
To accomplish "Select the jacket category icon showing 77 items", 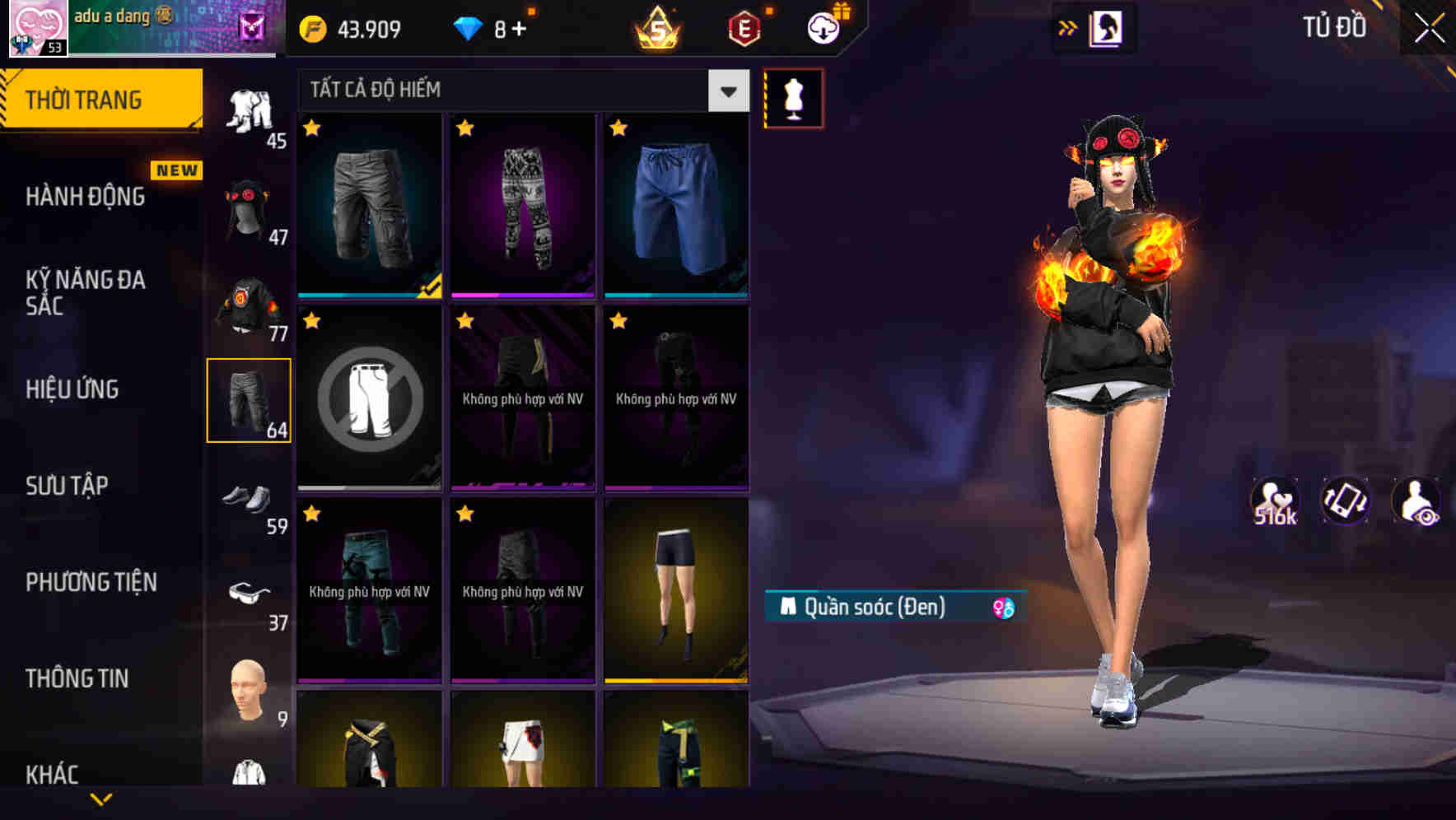I will pos(250,305).
